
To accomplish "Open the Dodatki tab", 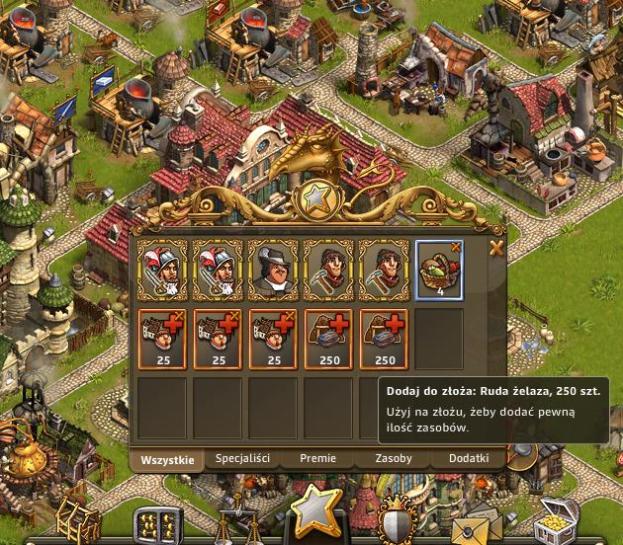I will 469,459.
